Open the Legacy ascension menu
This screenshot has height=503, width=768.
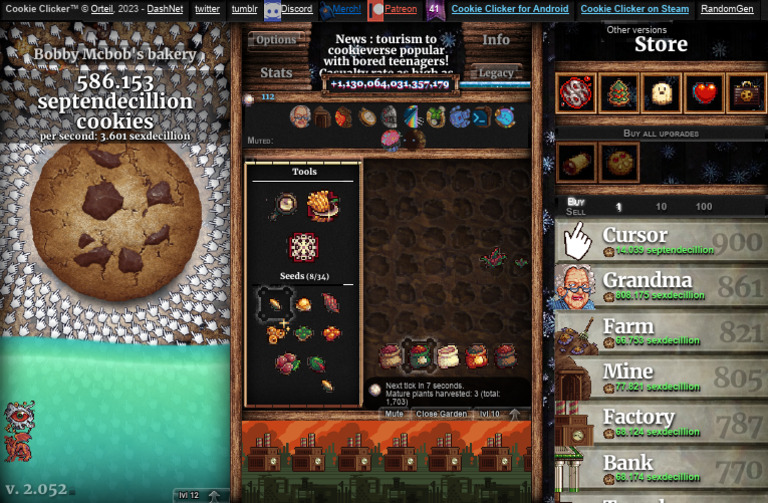pos(496,72)
